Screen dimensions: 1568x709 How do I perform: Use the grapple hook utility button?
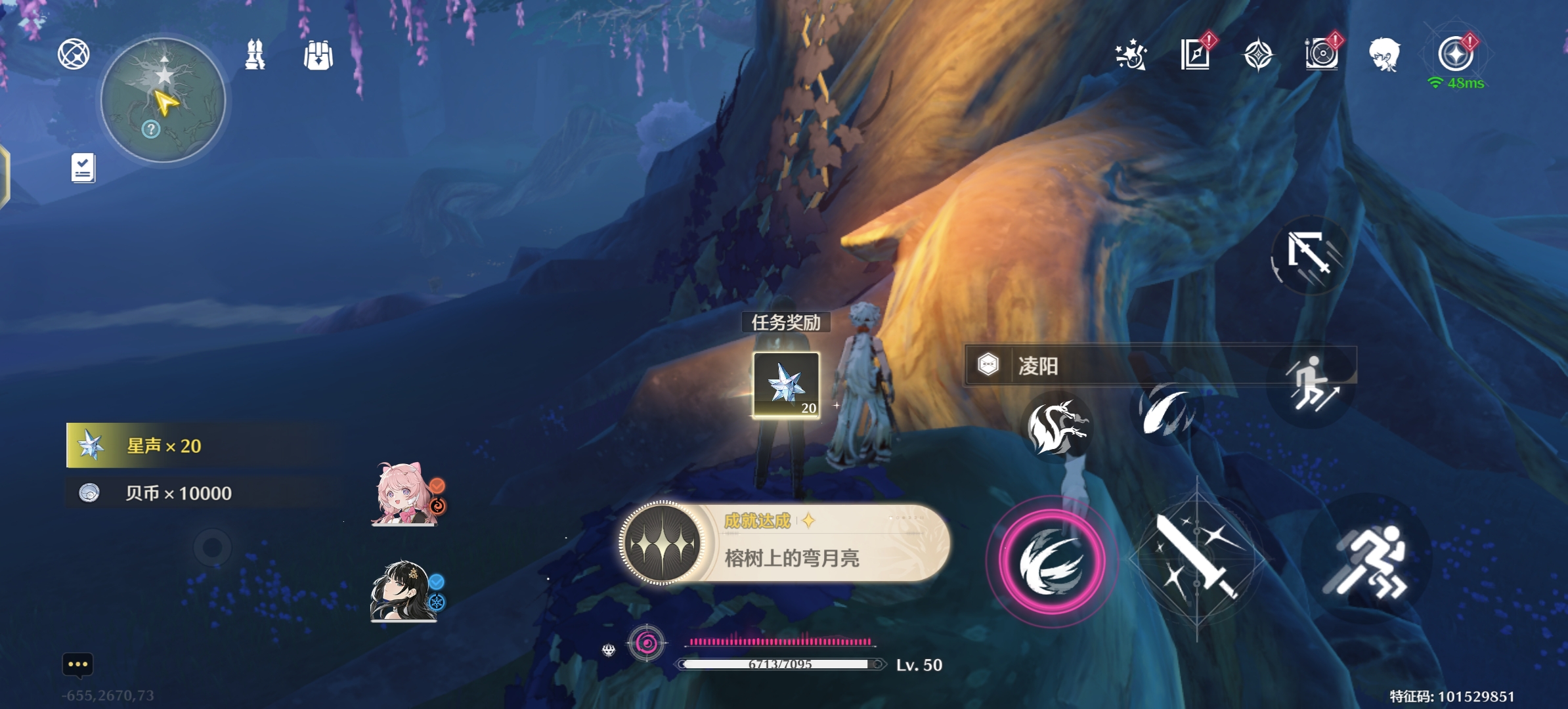click(x=1307, y=253)
